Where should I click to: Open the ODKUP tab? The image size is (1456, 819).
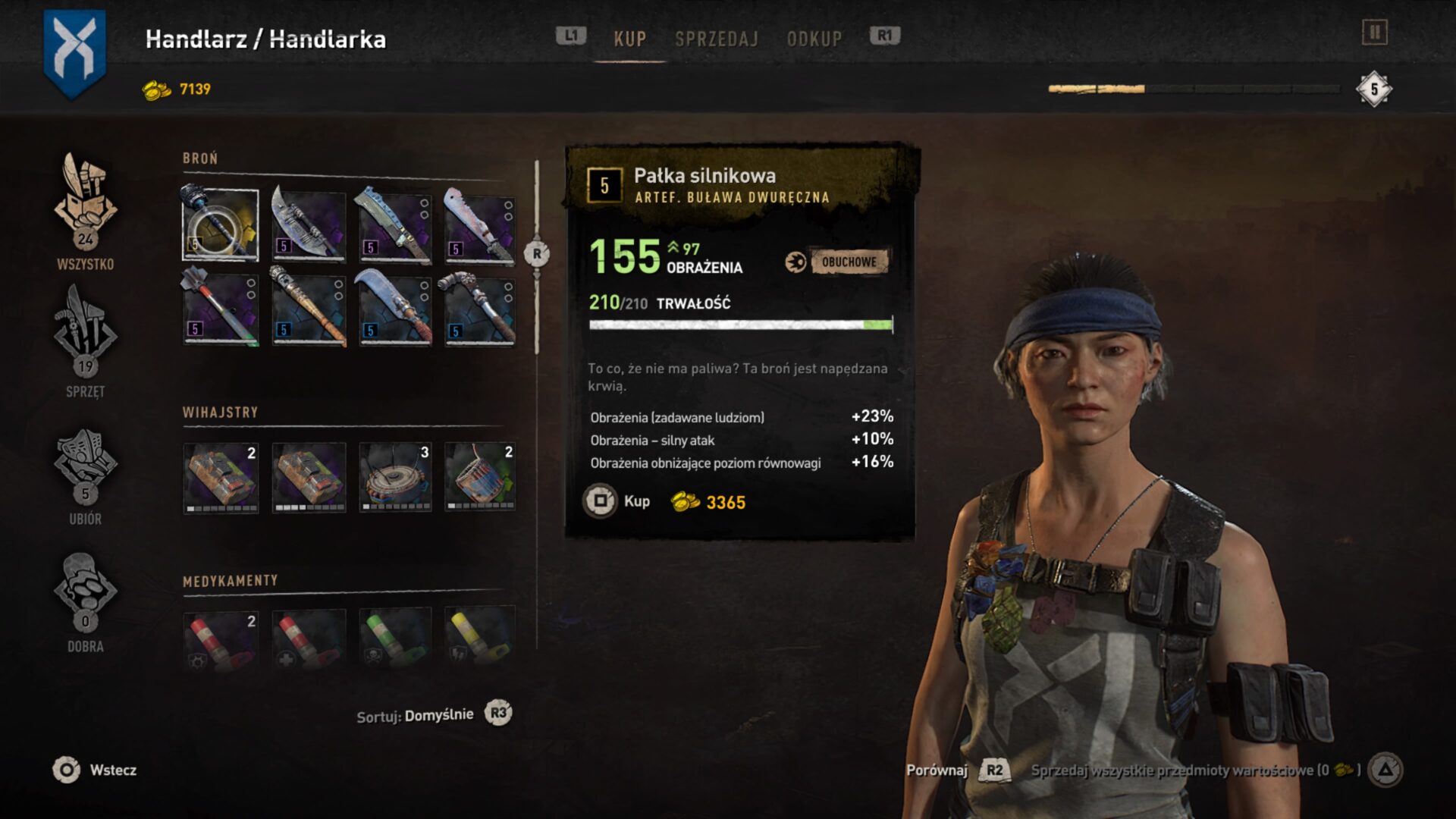[x=814, y=39]
